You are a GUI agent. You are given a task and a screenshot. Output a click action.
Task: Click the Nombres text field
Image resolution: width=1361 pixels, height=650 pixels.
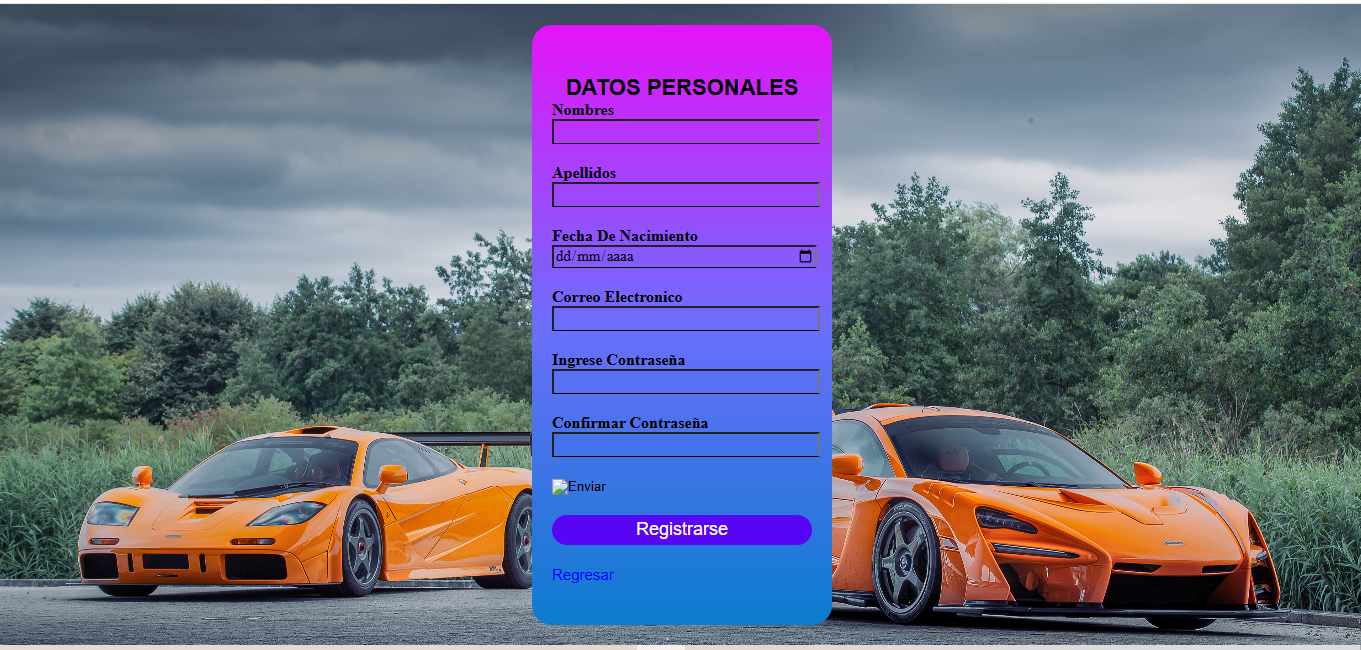coord(685,132)
